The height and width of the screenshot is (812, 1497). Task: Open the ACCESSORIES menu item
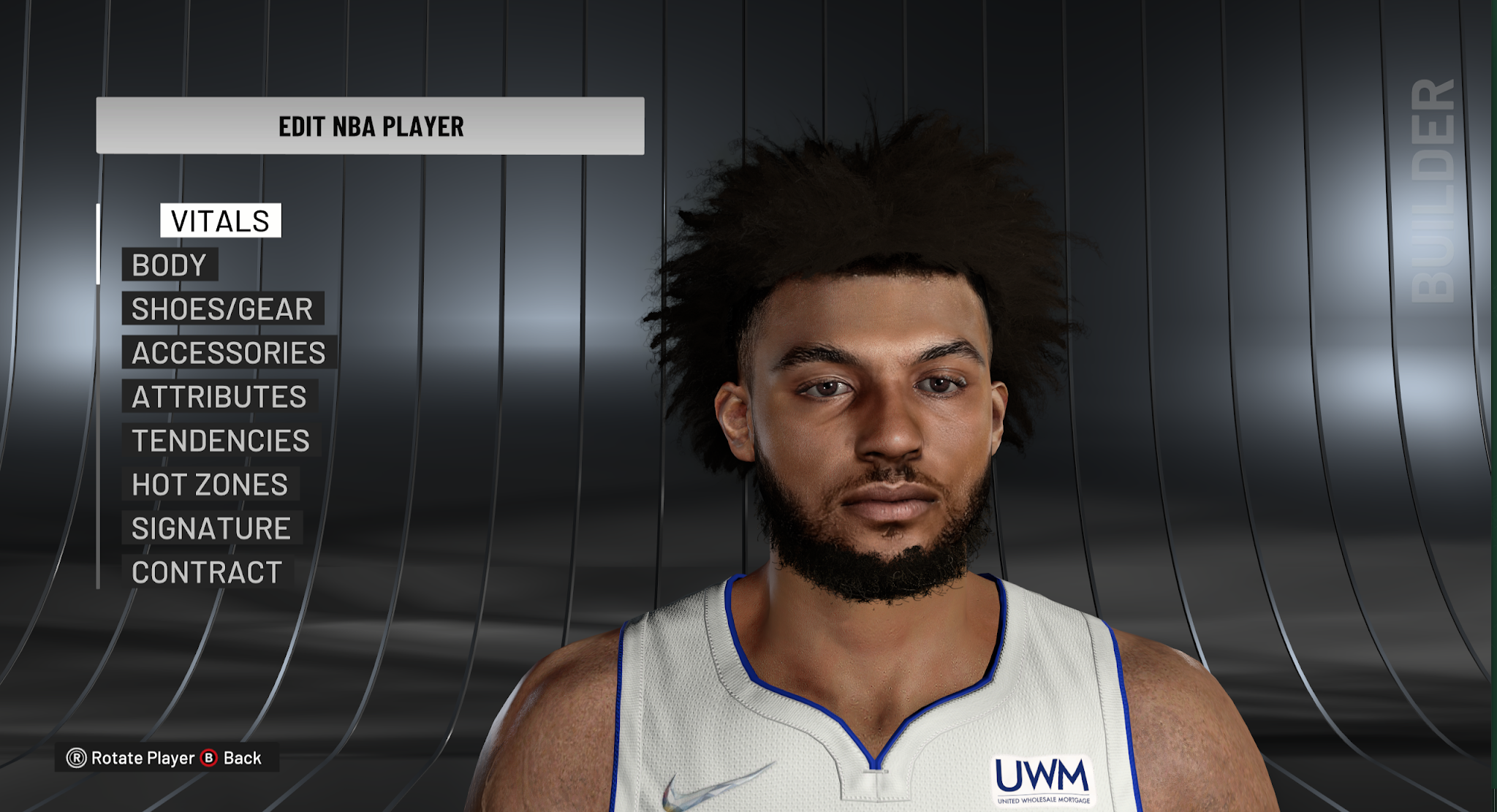(x=227, y=353)
